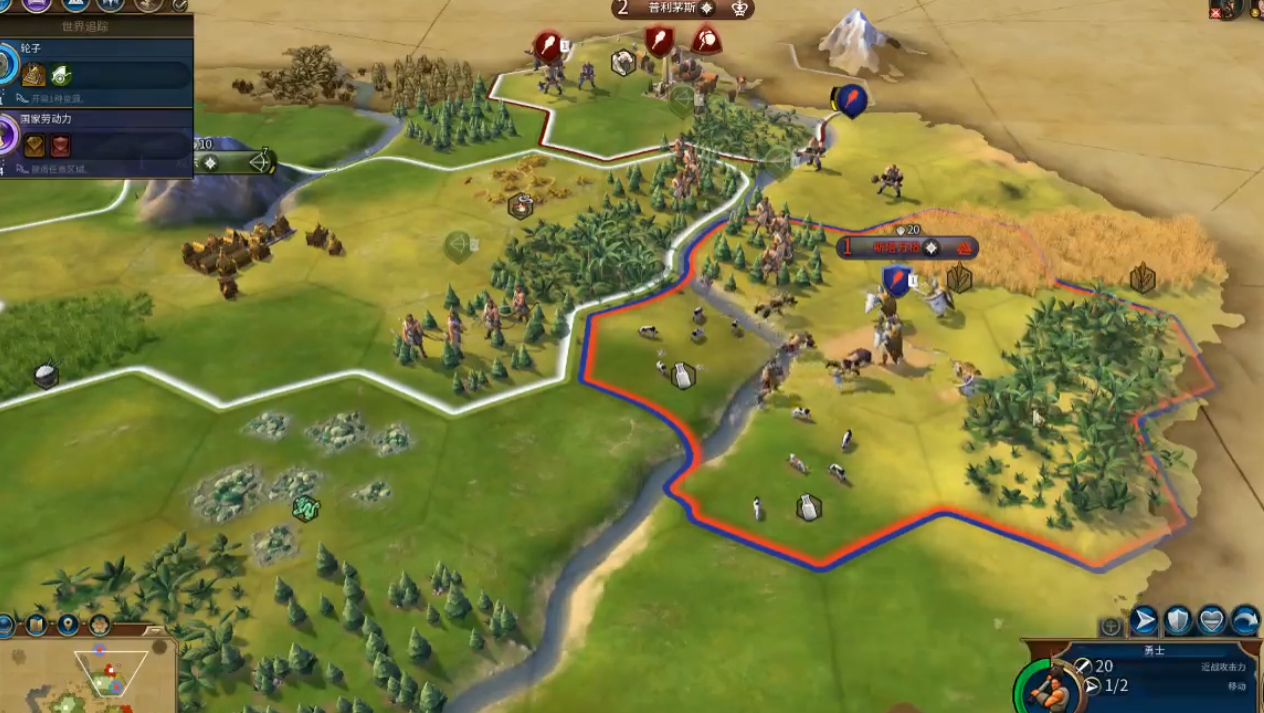Image resolution: width=1264 pixels, height=713 pixels.
Task: Click the 勇士 warrior portrait
Action: [1046, 687]
